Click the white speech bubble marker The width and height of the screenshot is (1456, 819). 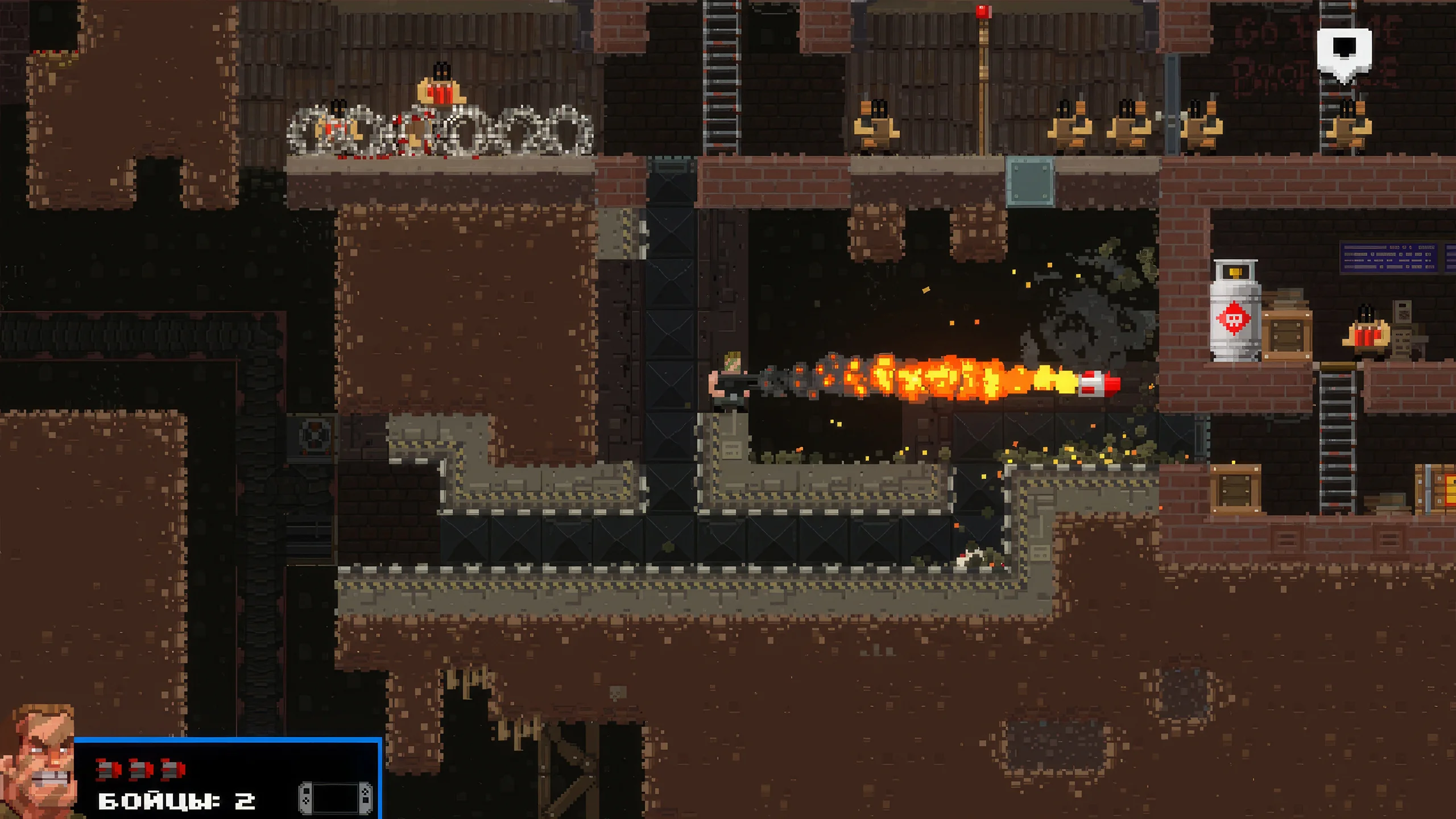point(1344,53)
